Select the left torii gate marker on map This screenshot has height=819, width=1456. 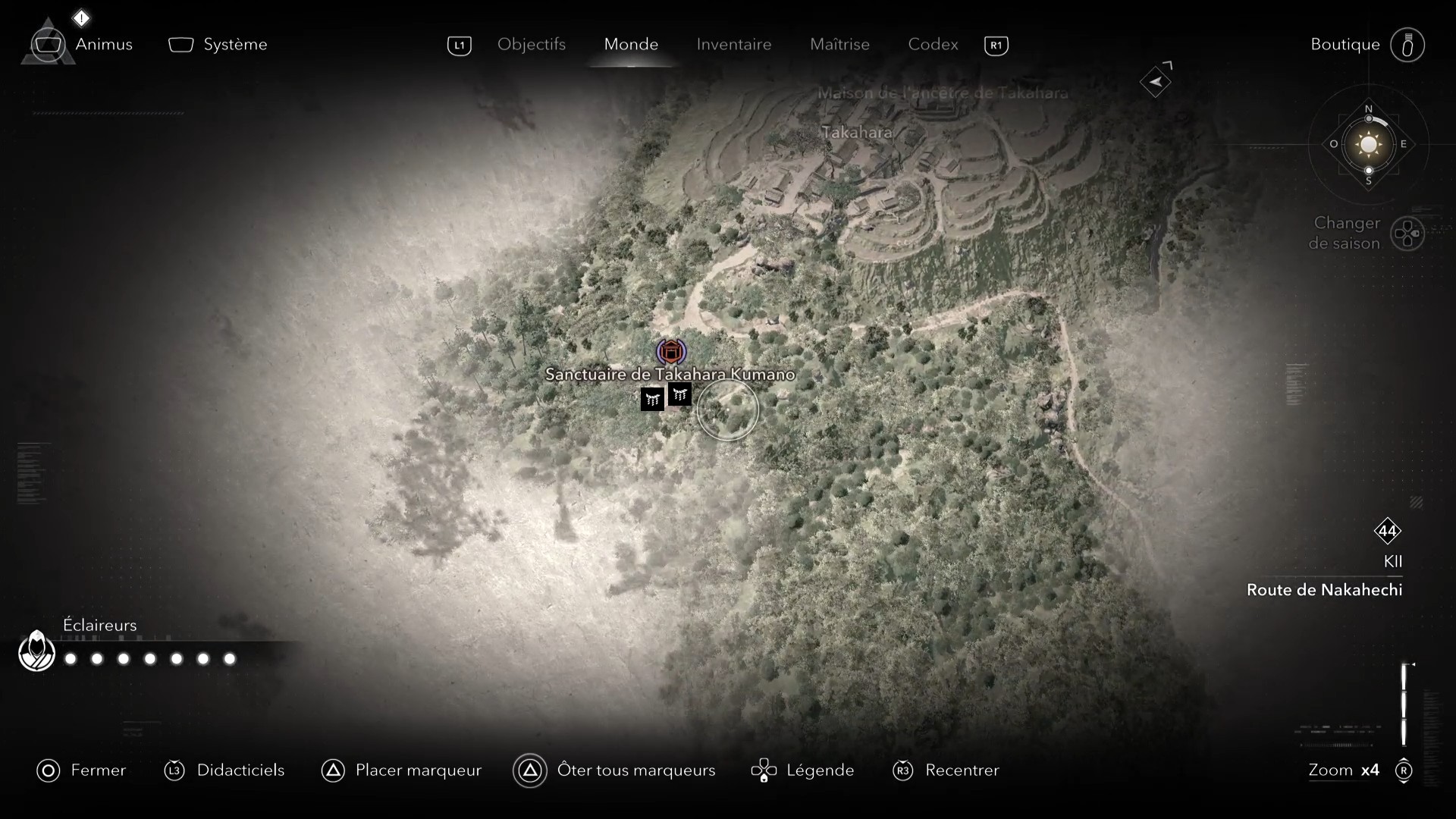652,398
